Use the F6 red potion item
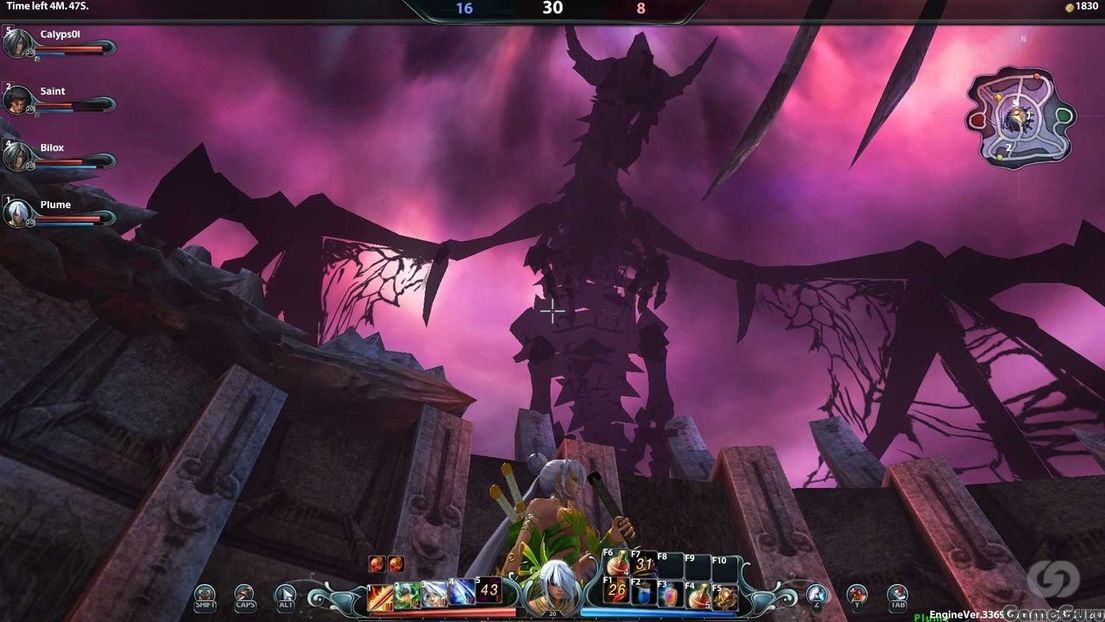The width and height of the screenshot is (1105, 622). click(617, 566)
